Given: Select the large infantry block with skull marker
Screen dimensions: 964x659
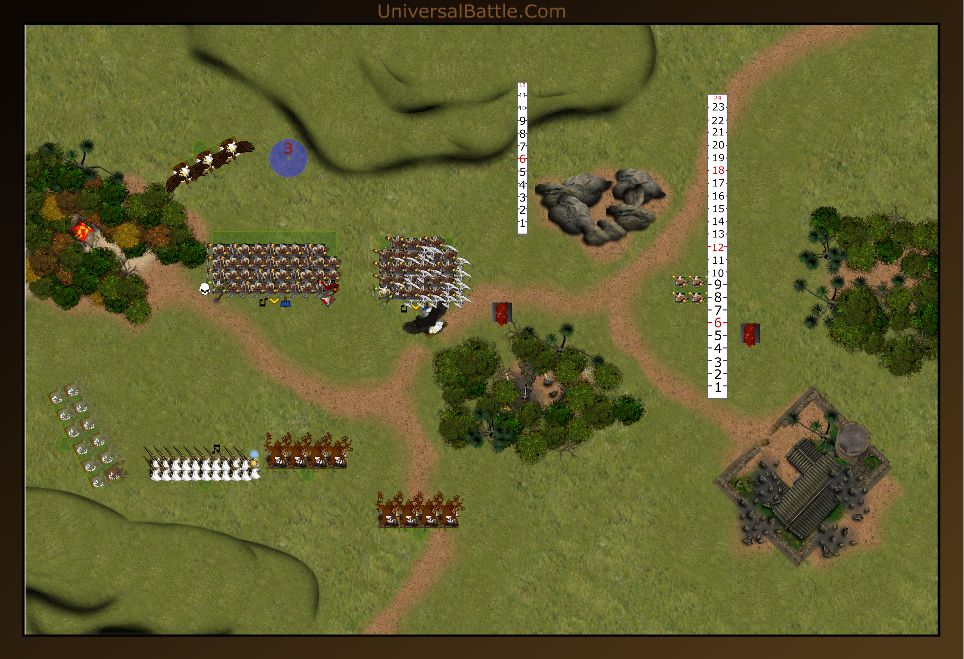Looking at the screenshot, I should [x=273, y=268].
